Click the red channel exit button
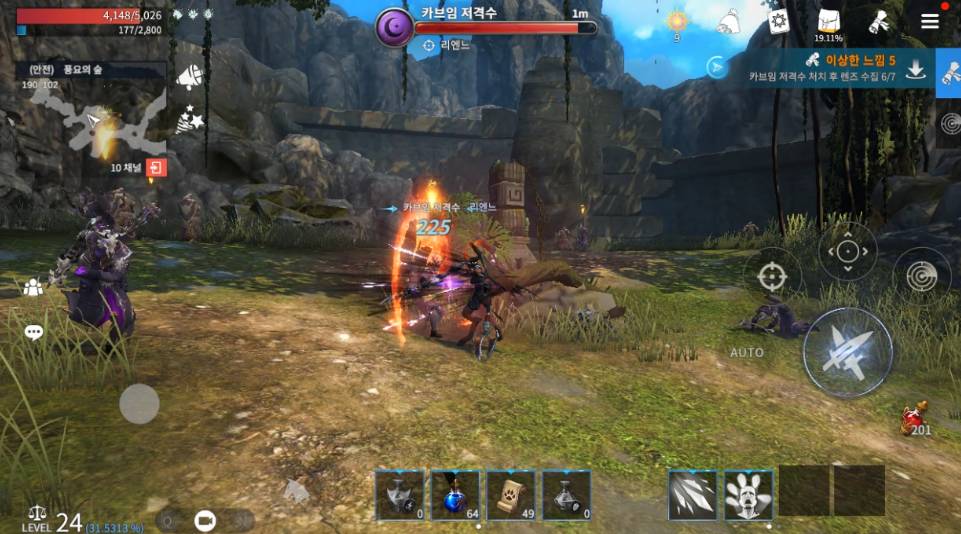Screen dimensions: 961x534 156,167
